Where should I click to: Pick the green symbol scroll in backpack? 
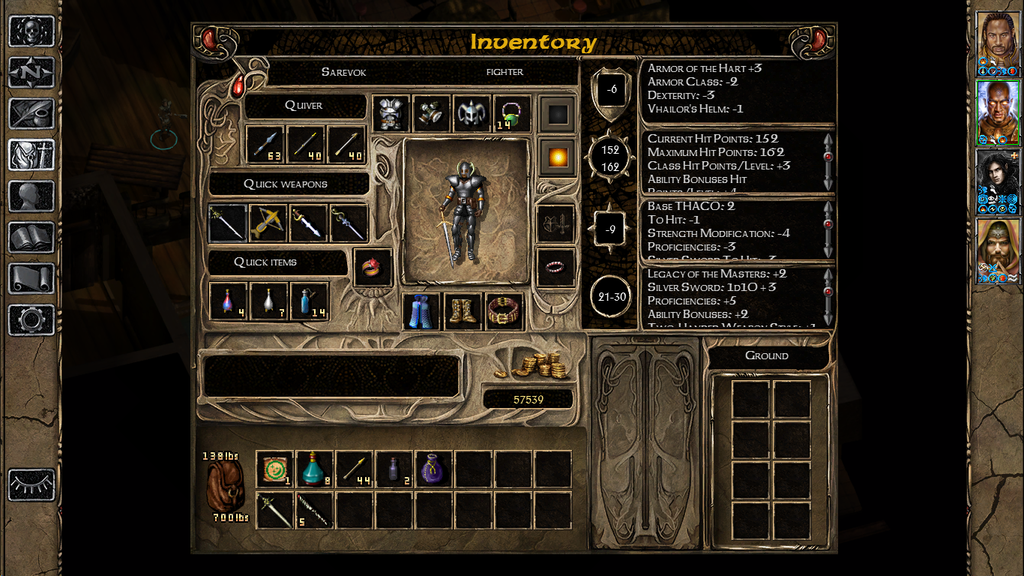(274, 469)
